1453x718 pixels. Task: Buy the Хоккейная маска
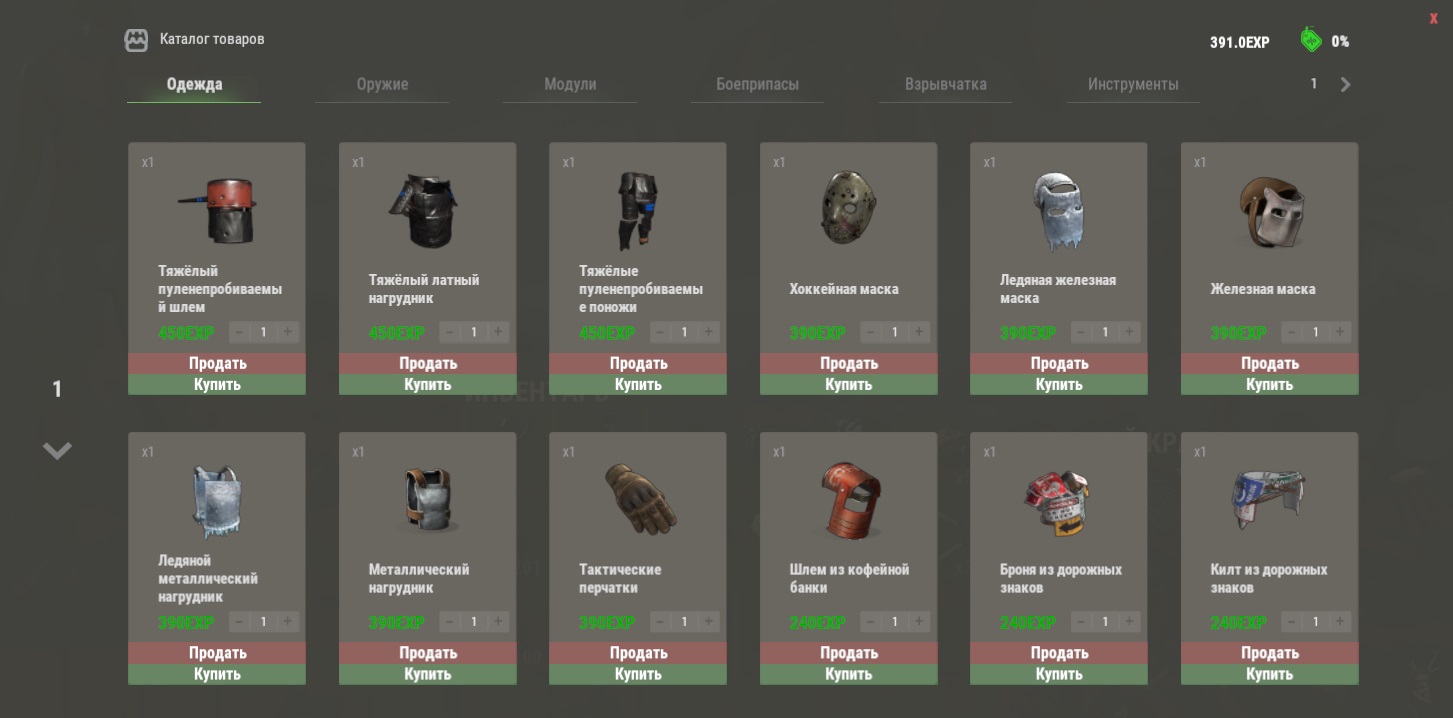(x=848, y=385)
